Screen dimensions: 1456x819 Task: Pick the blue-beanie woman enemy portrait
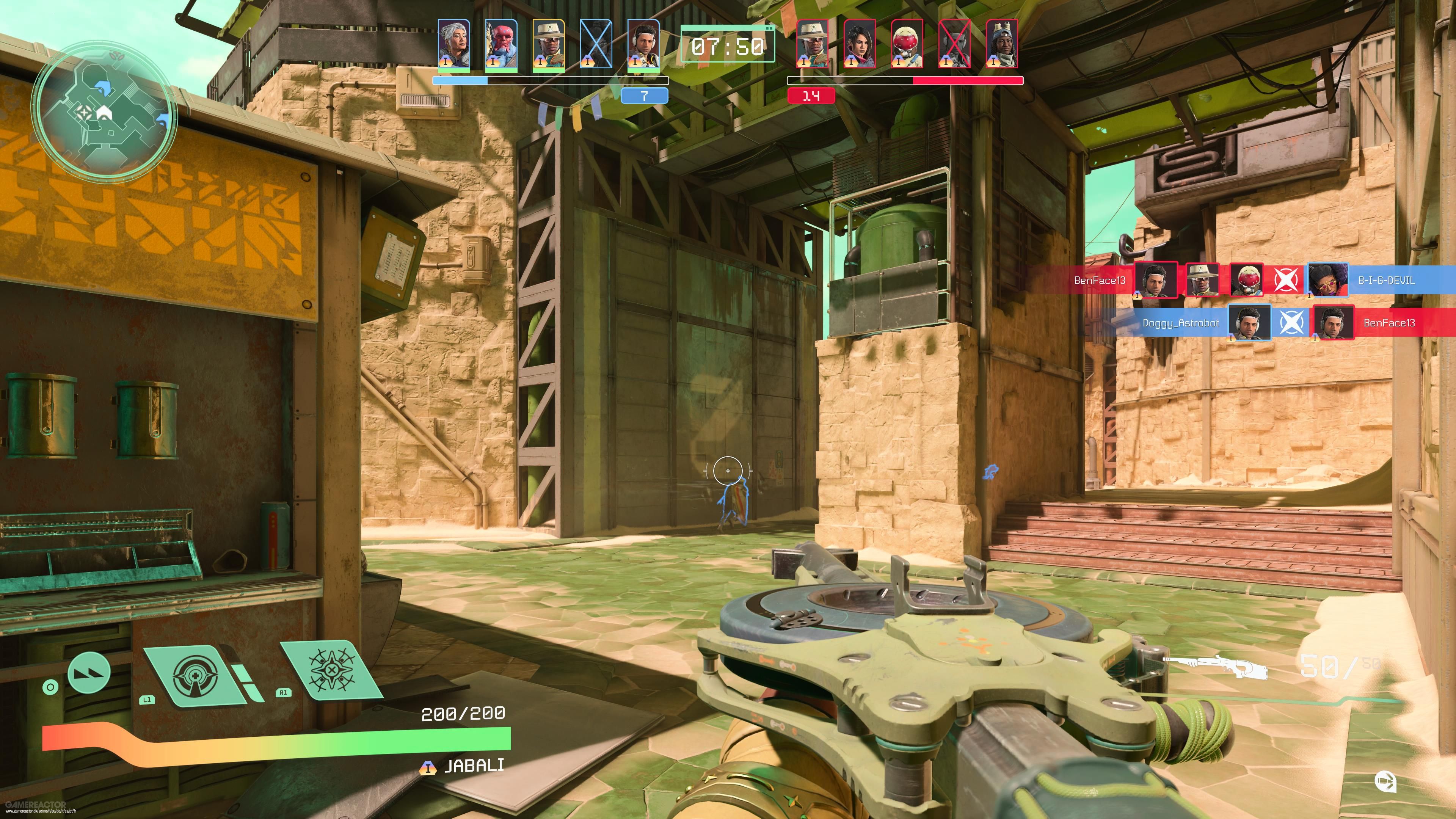tap(1001, 44)
